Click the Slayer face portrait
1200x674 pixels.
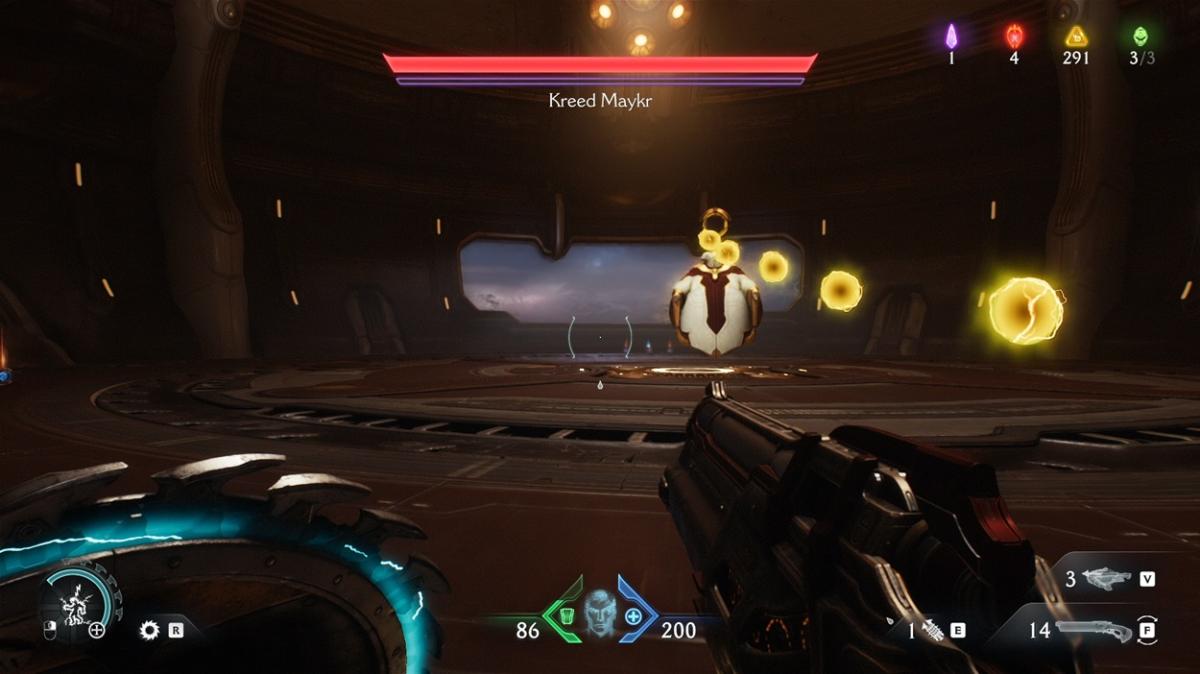click(x=599, y=608)
